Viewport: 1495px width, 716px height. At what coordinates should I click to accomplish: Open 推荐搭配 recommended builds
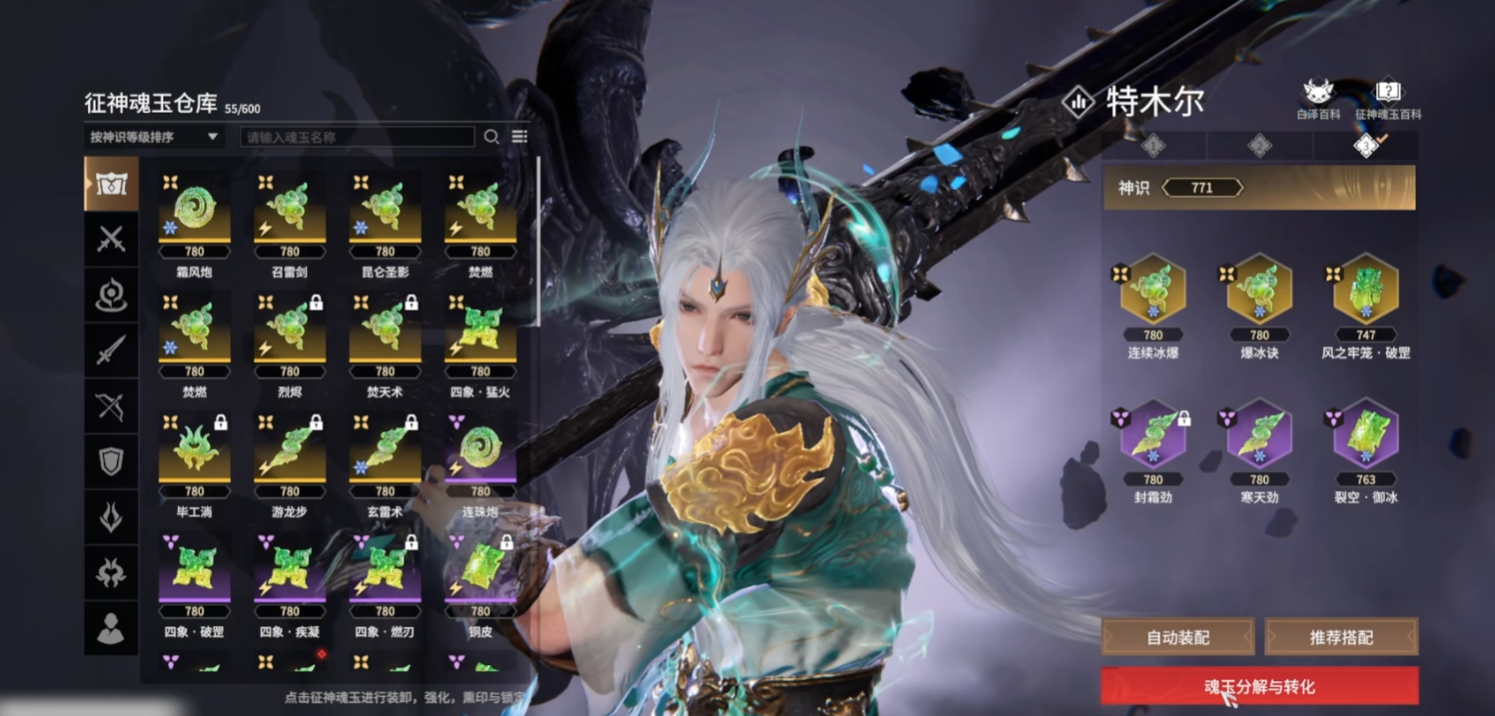pos(1341,637)
